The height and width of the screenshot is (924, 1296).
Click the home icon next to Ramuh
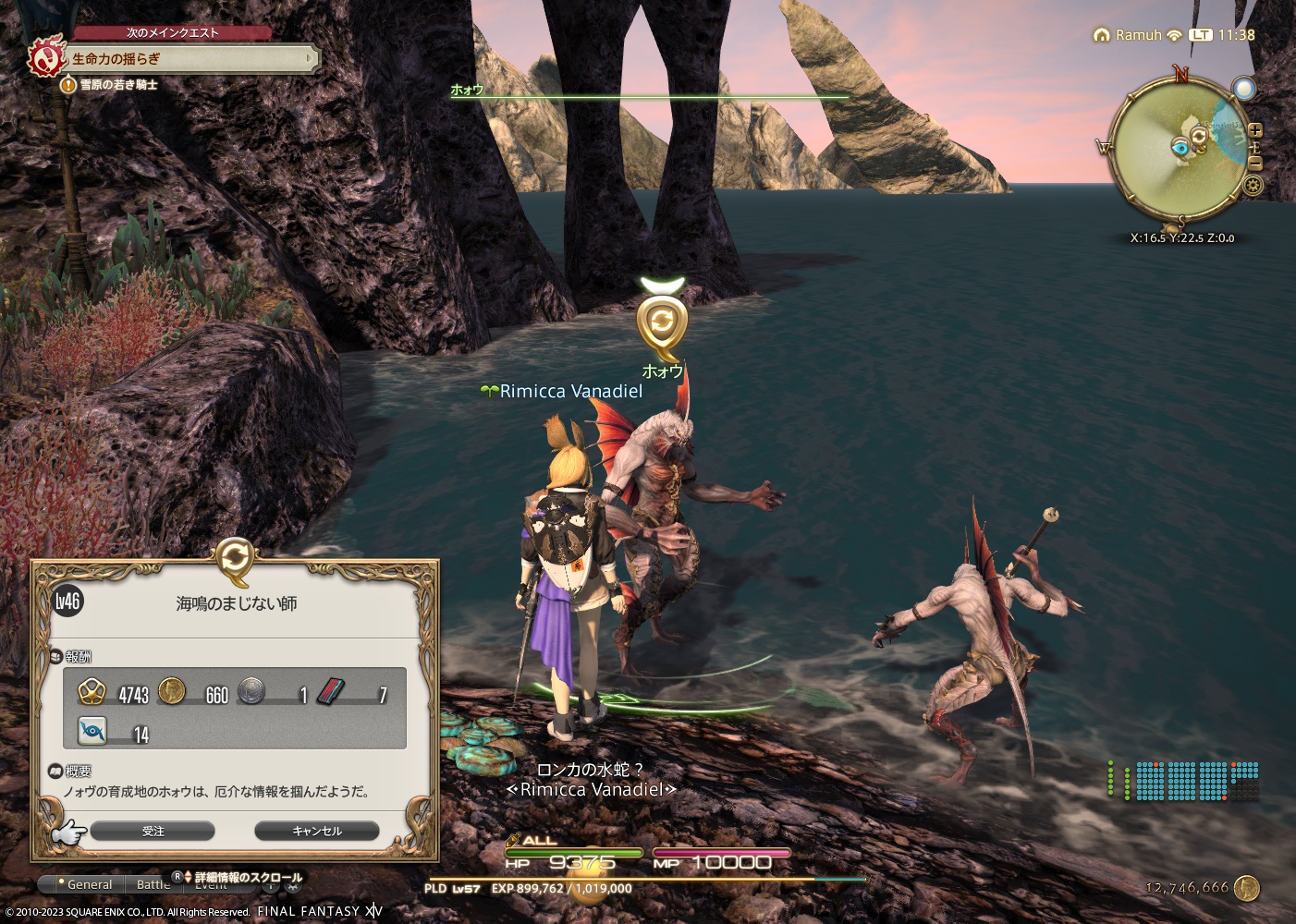click(1102, 34)
